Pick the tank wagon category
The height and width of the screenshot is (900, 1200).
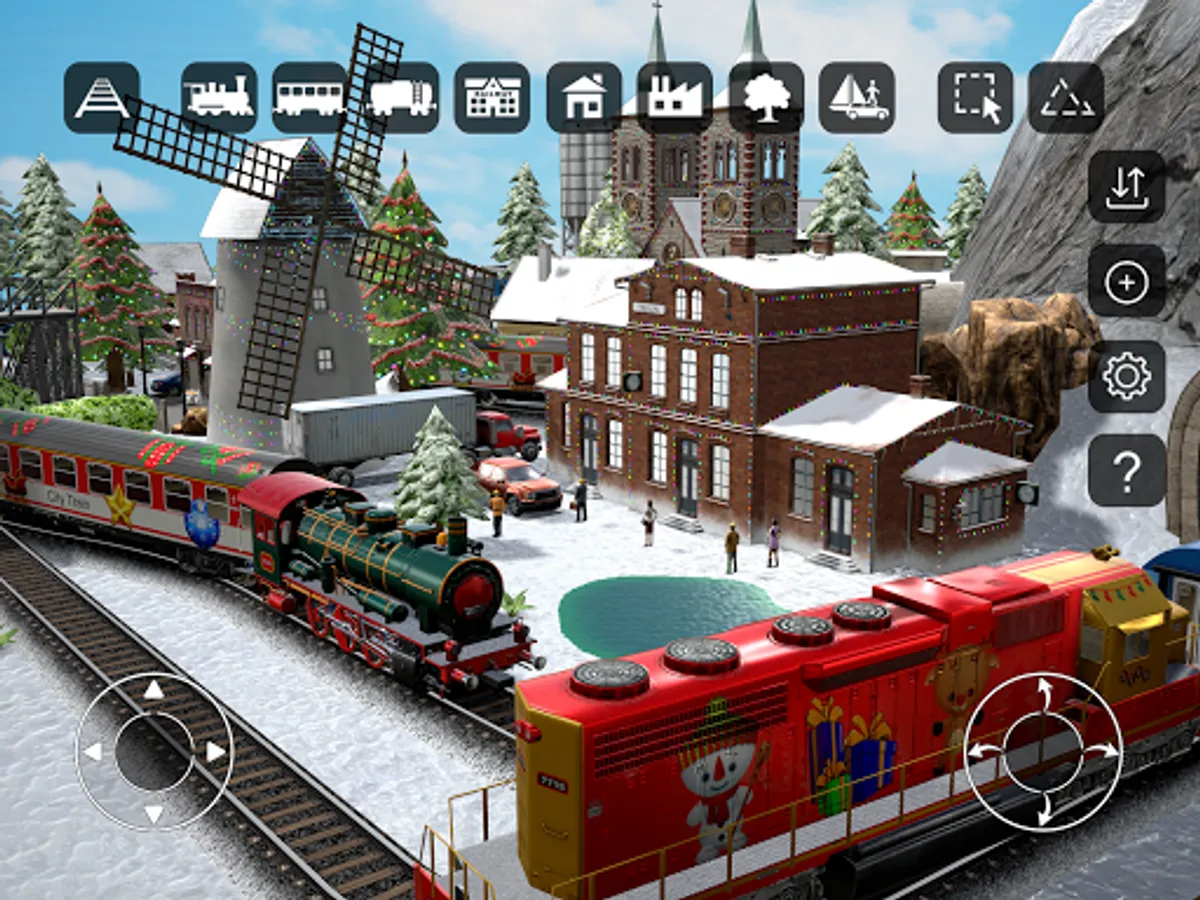(x=402, y=98)
